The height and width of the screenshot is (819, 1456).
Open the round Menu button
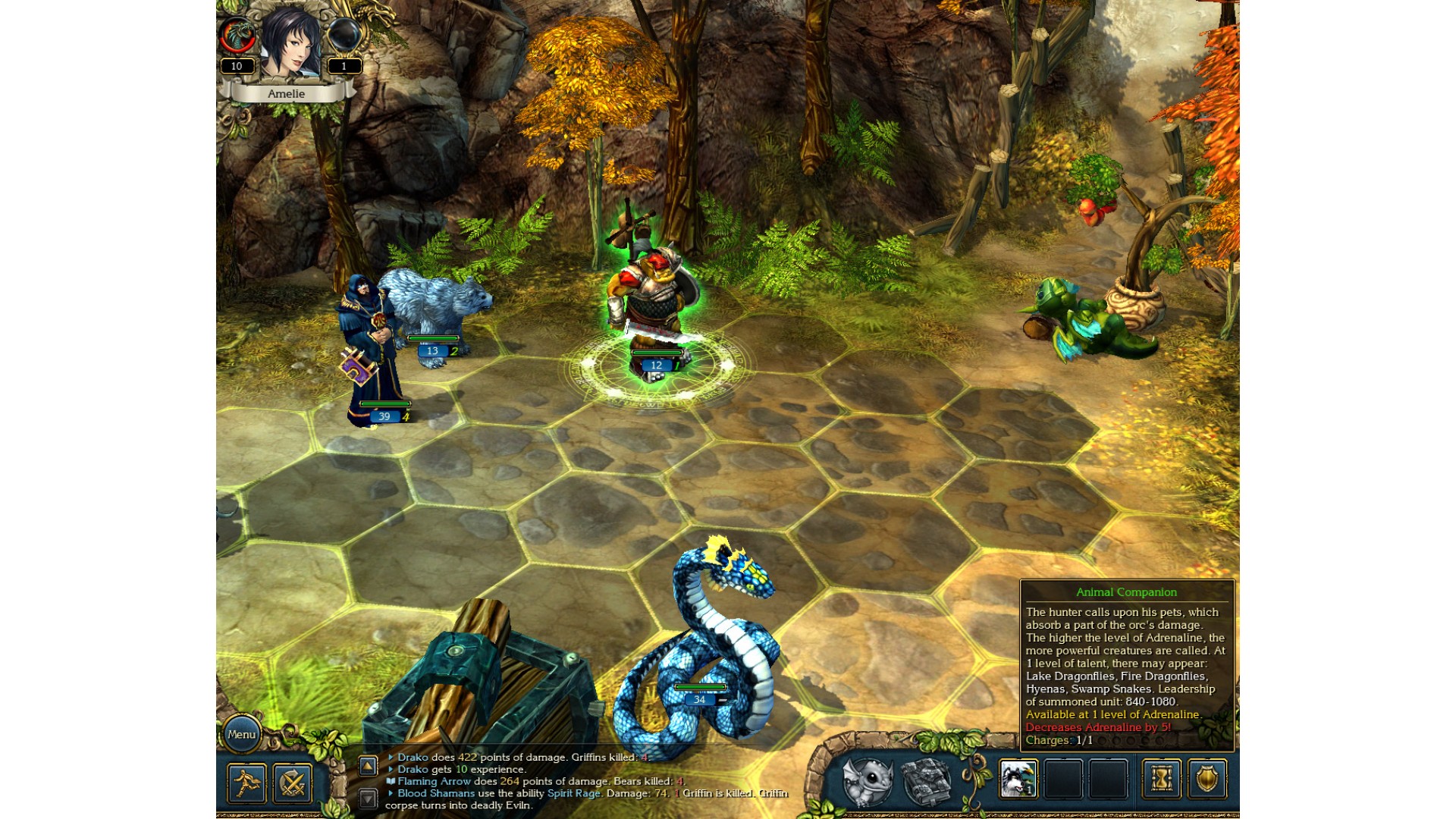(x=241, y=734)
